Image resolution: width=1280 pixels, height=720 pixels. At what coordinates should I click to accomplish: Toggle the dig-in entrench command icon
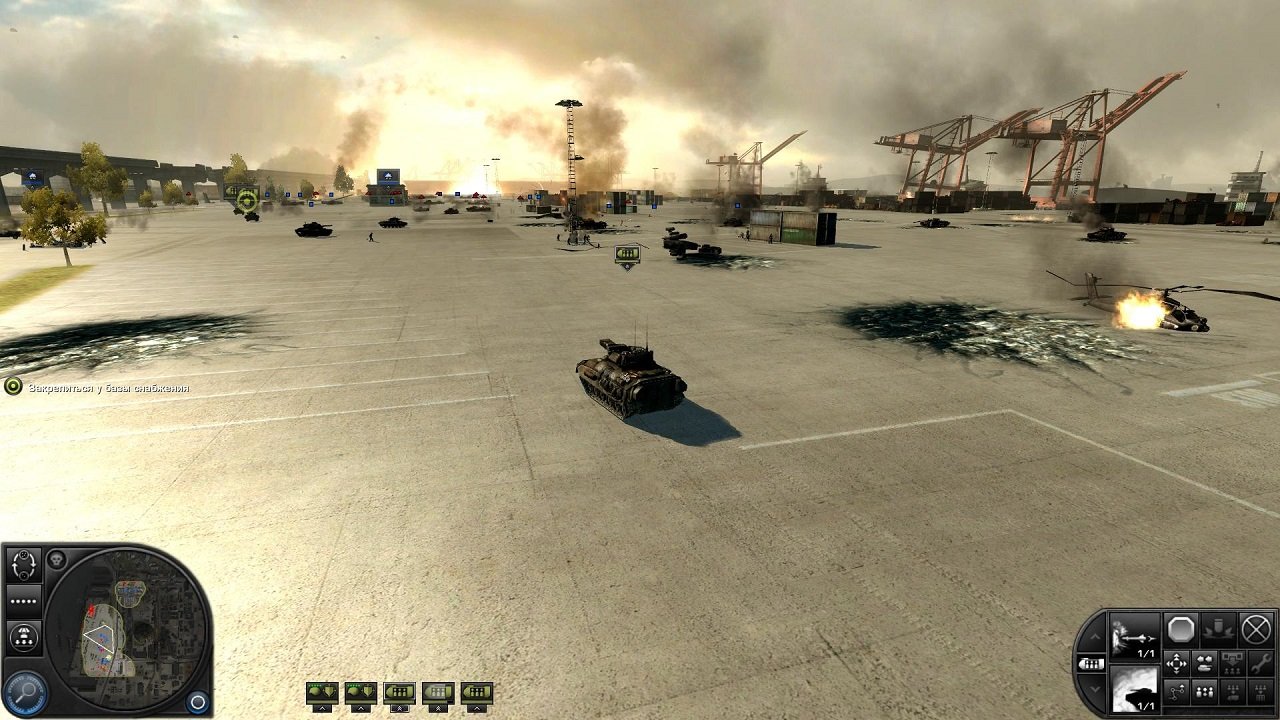click(x=1220, y=630)
